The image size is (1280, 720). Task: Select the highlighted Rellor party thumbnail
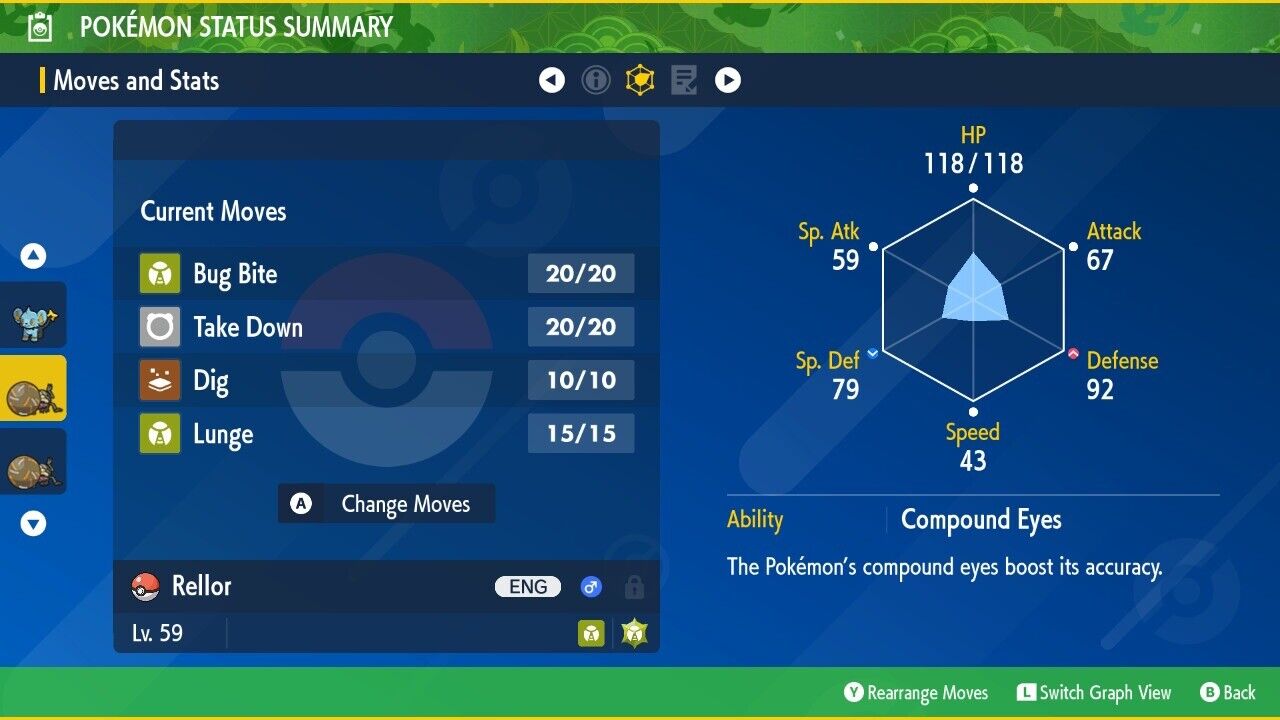33,389
